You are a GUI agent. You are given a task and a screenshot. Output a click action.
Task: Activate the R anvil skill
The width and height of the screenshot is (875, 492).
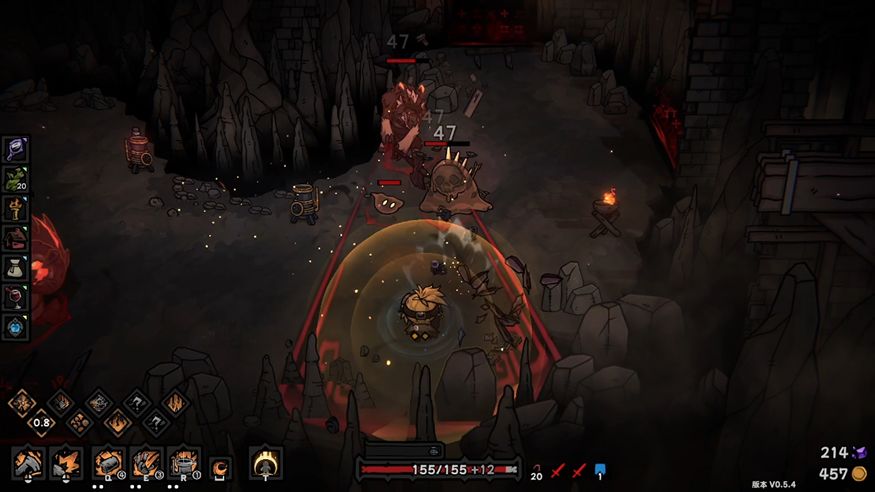[184, 462]
